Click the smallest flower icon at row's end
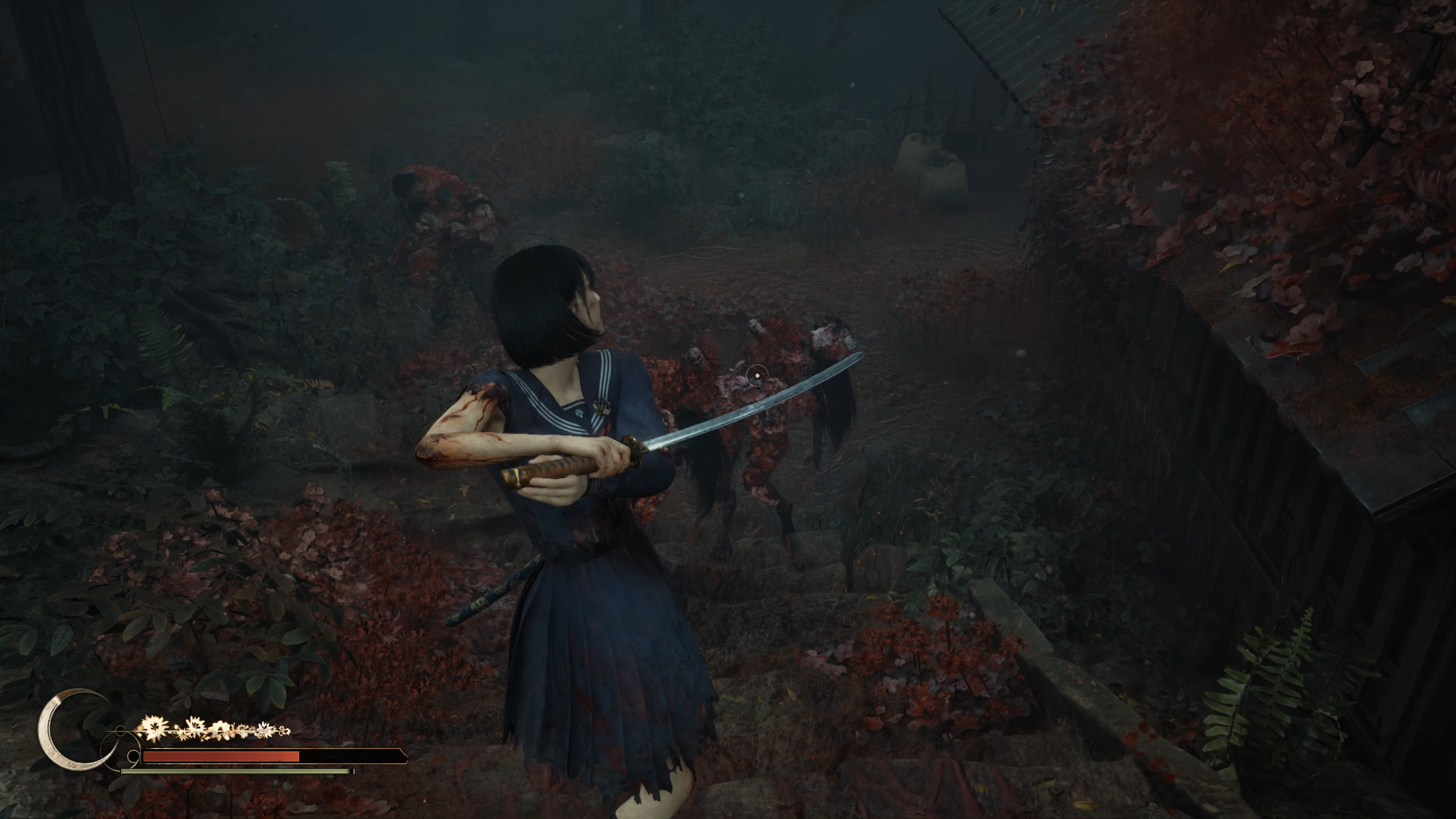 click(x=284, y=732)
